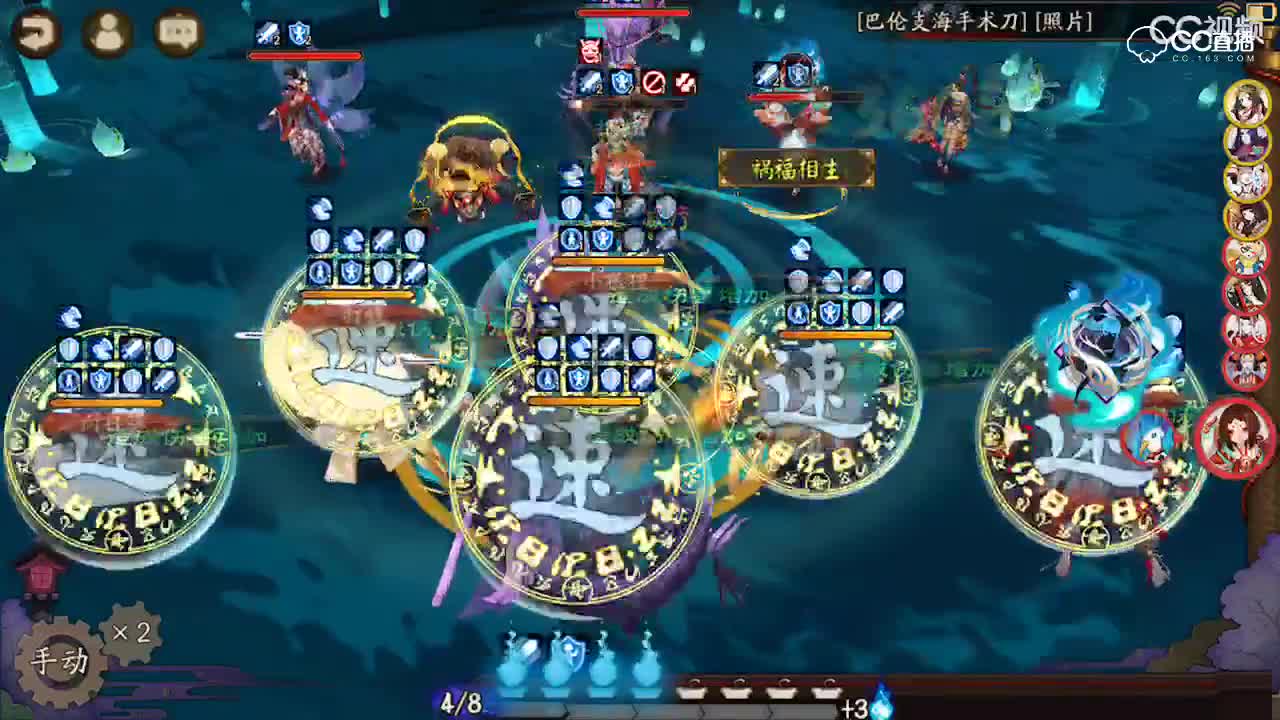Image resolution: width=1280 pixels, height=720 pixels.
Task: Click the 祸福相主 status banner
Action: 797,169
